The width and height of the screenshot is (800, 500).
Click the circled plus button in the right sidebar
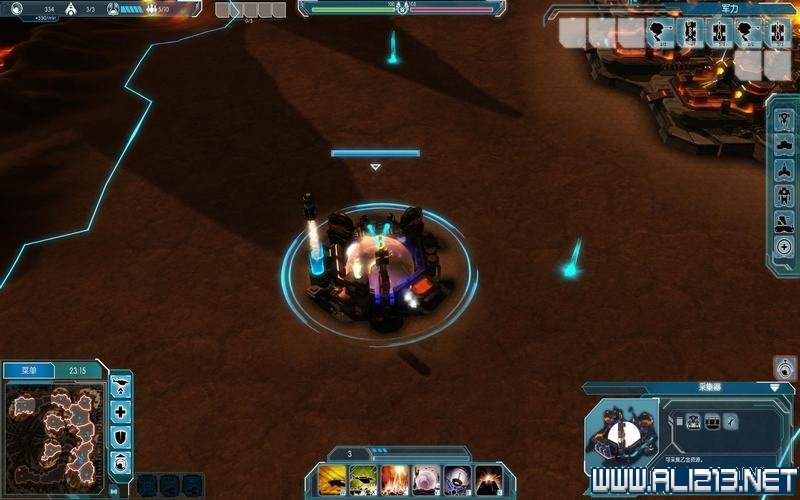click(x=784, y=246)
